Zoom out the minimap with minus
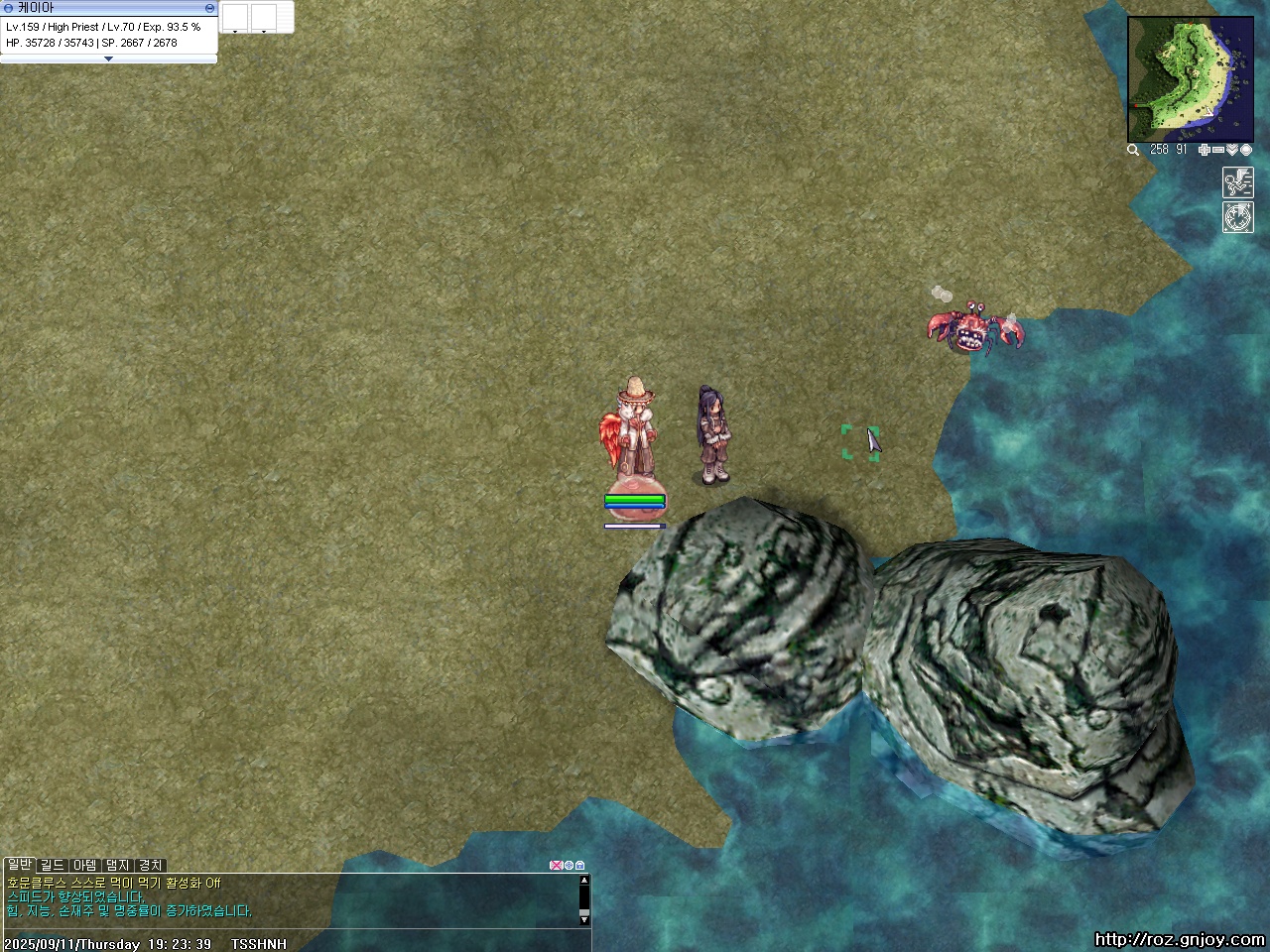The width and height of the screenshot is (1270, 952). 1217,150
